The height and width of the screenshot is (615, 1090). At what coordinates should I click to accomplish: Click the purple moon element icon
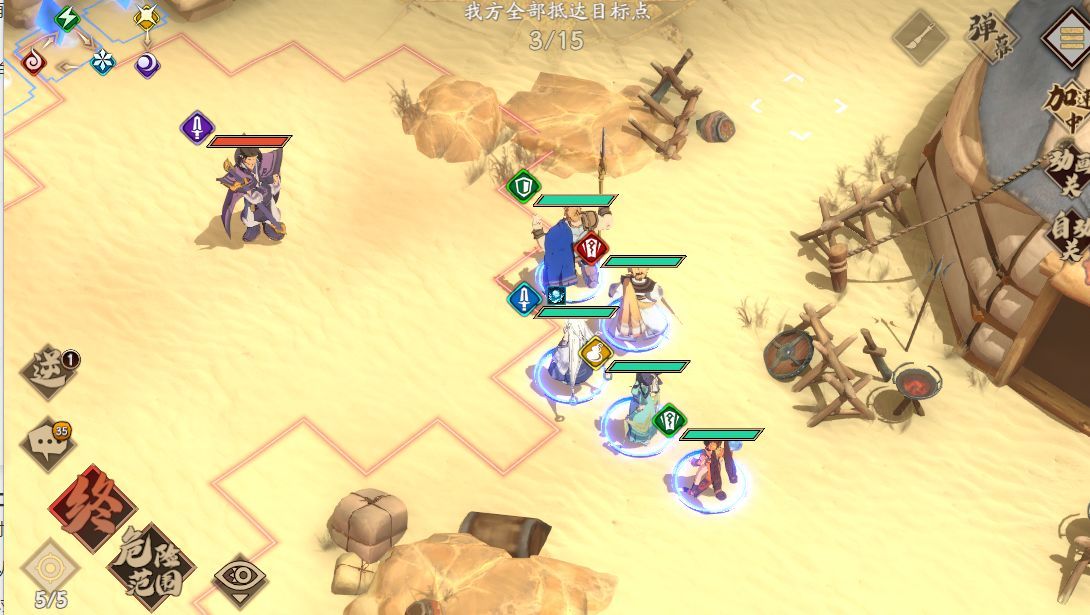tap(147, 65)
